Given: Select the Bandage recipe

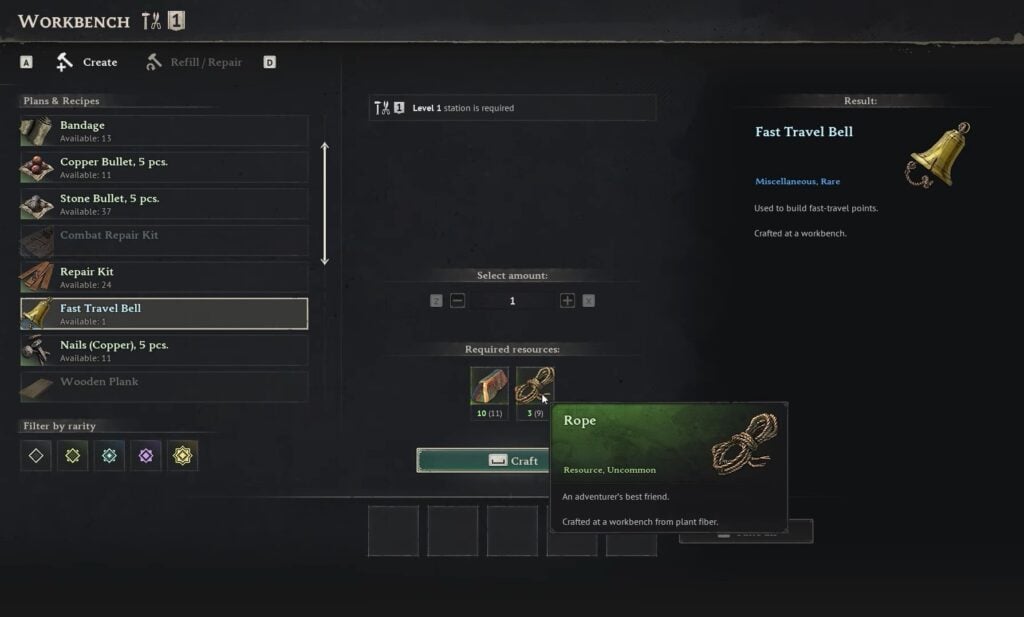Looking at the screenshot, I should pyautogui.click(x=164, y=131).
